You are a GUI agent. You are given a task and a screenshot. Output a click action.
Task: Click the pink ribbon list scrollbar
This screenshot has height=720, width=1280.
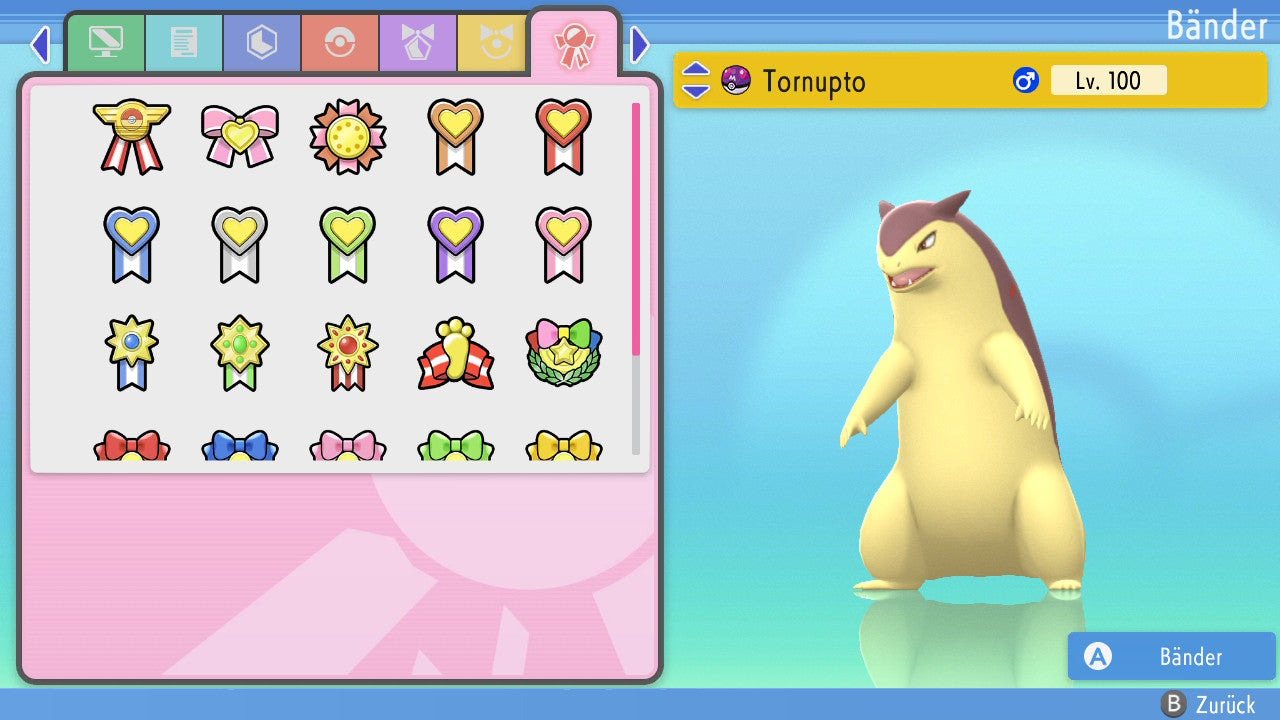pos(636,228)
